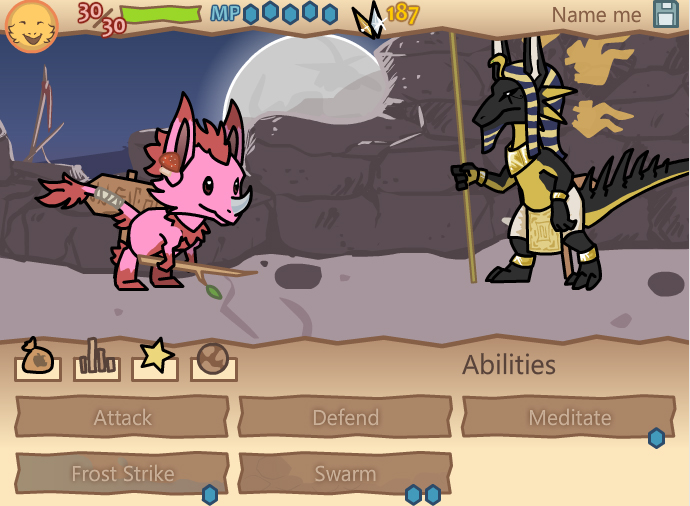This screenshot has height=506, width=690.
Task: Select the yellow star abilities tab
Action: (155, 359)
